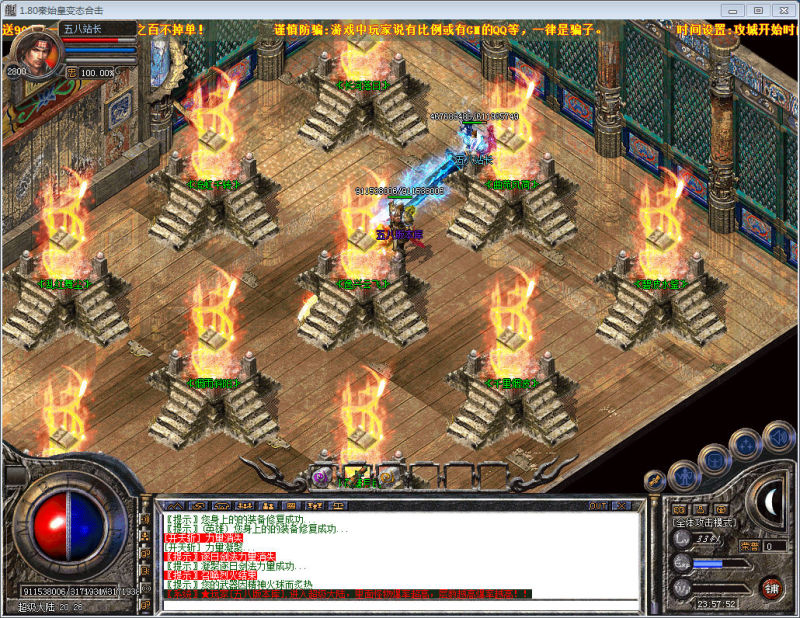The width and height of the screenshot is (800, 618).
Task: Open the four-diamond skills round button
Action: 746,445
